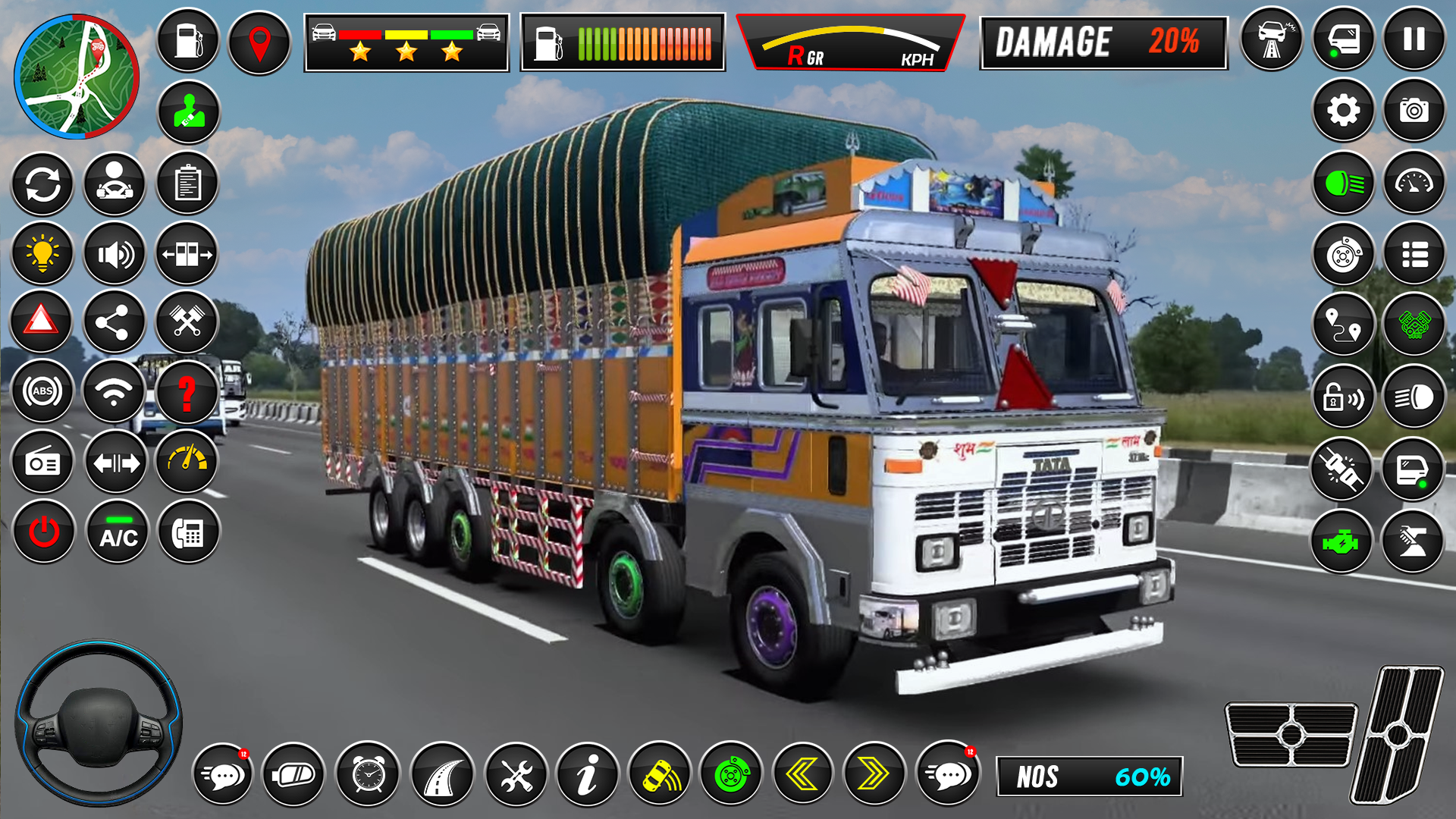Viewport: 1456px width, 819px height.
Task: Mute the game sound with the speaker icon
Action: 115,254
